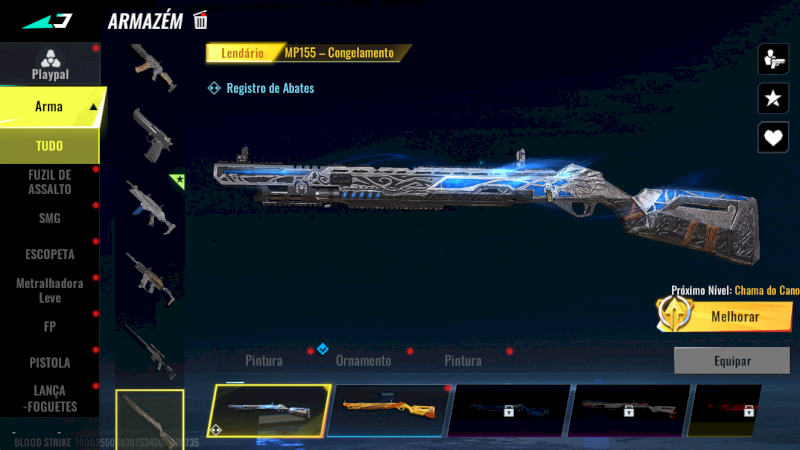Screen dimensions: 800x450
Task: Favorite the skin with the heart icon
Action: click(773, 136)
